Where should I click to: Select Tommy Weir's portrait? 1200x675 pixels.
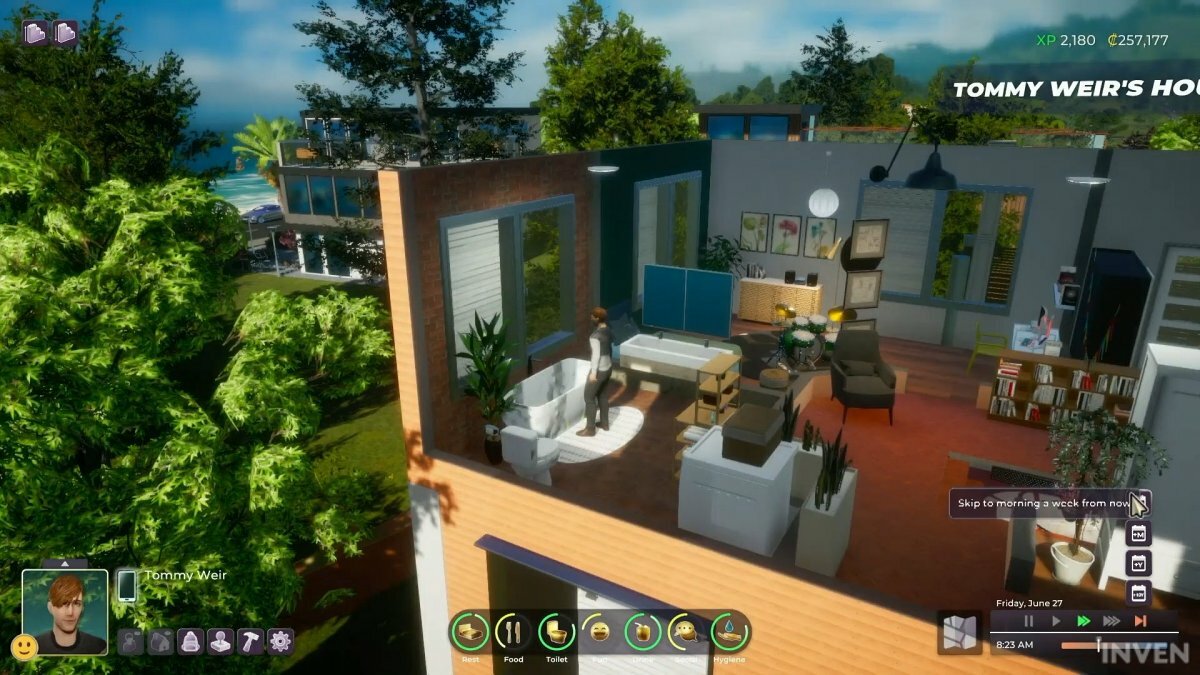[x=65, y=611]
